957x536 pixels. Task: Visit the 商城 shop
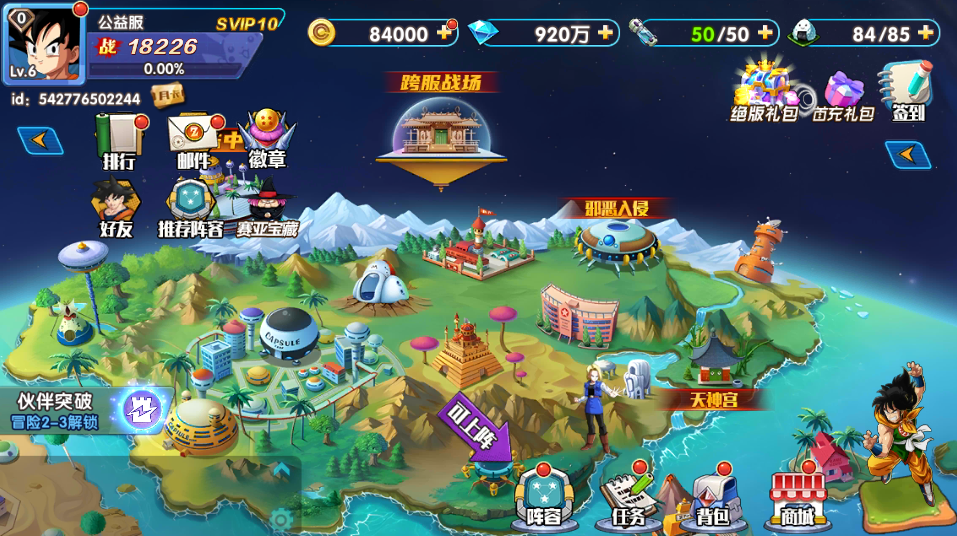(797, 497)
